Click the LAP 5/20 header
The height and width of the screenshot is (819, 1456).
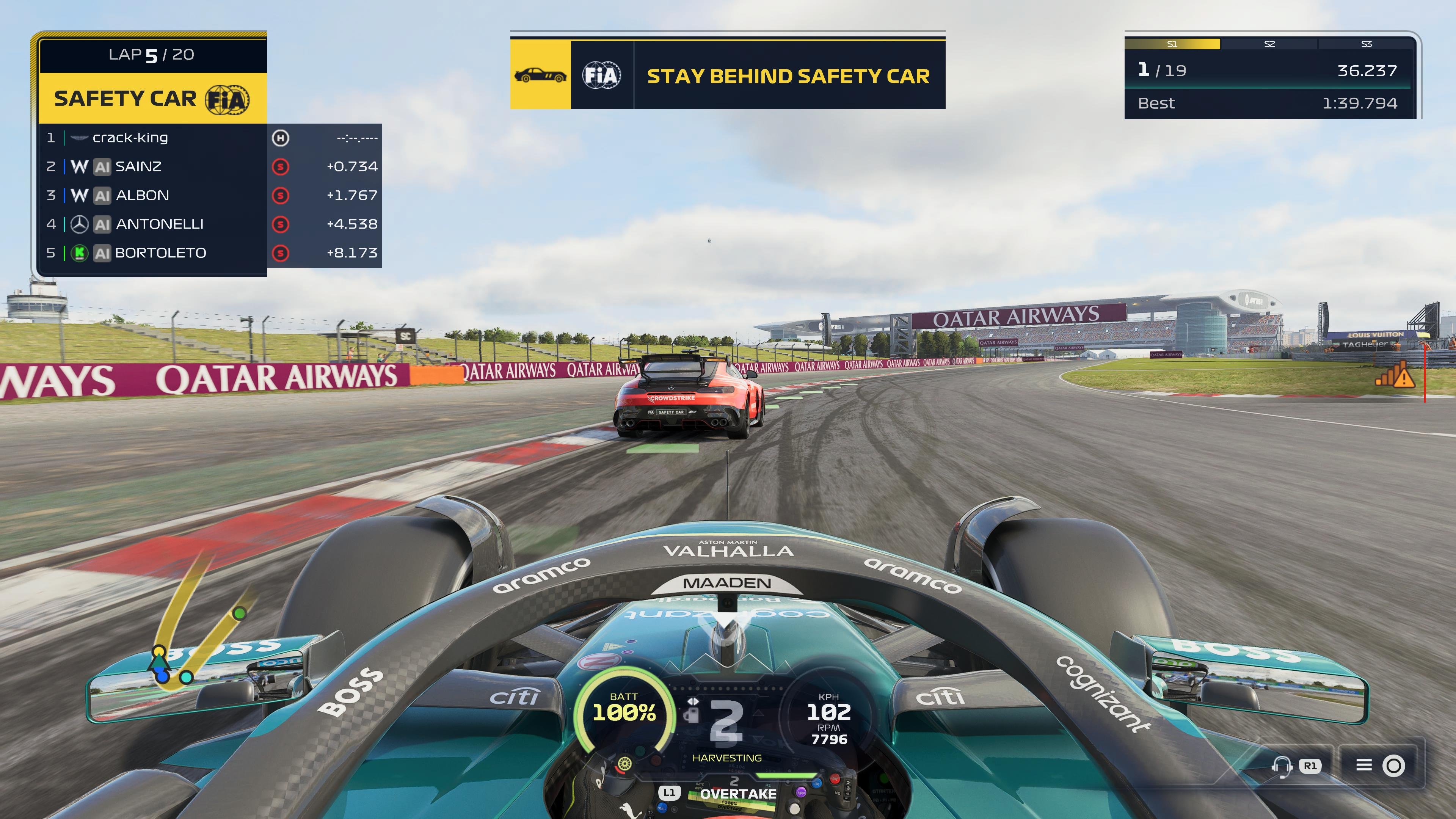pos(151,55)
